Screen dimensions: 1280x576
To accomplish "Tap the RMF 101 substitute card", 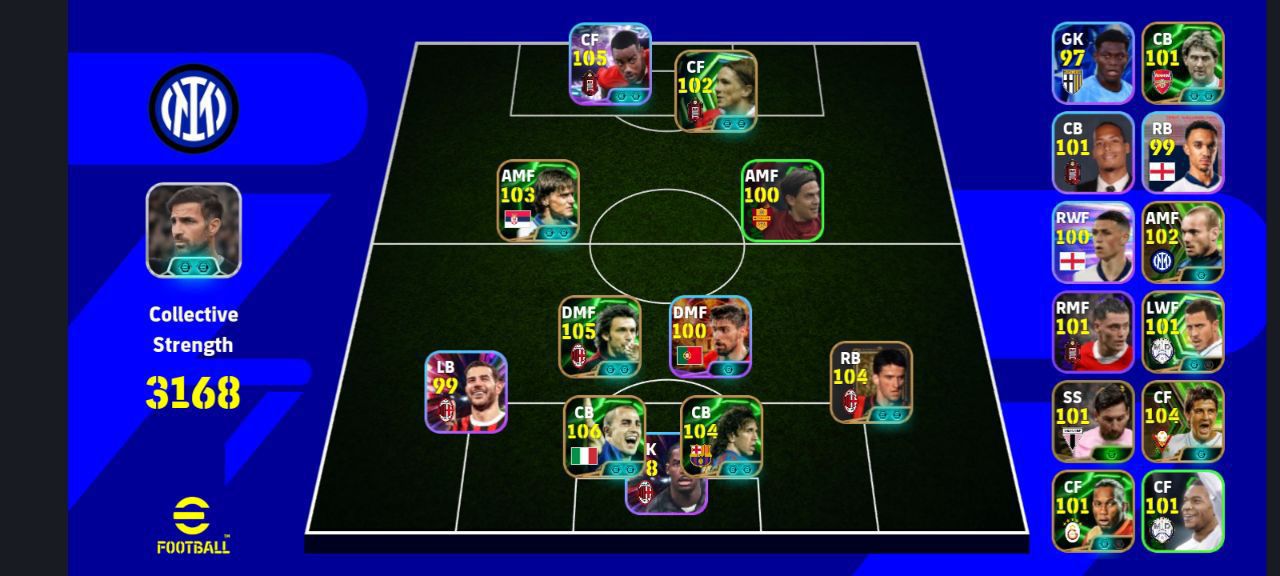I will 1093,332.
